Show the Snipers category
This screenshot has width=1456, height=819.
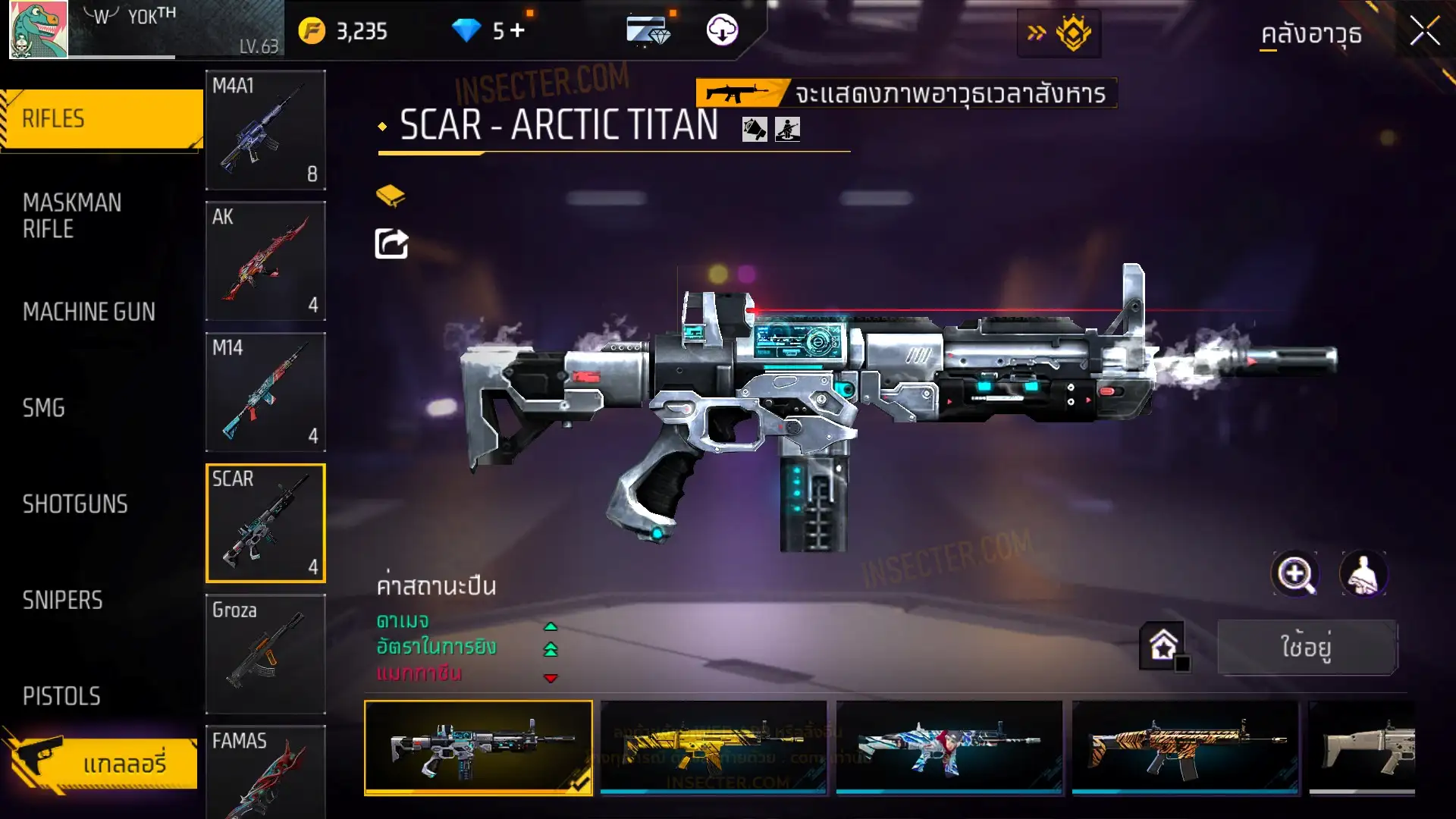click(x=62, y=601)
